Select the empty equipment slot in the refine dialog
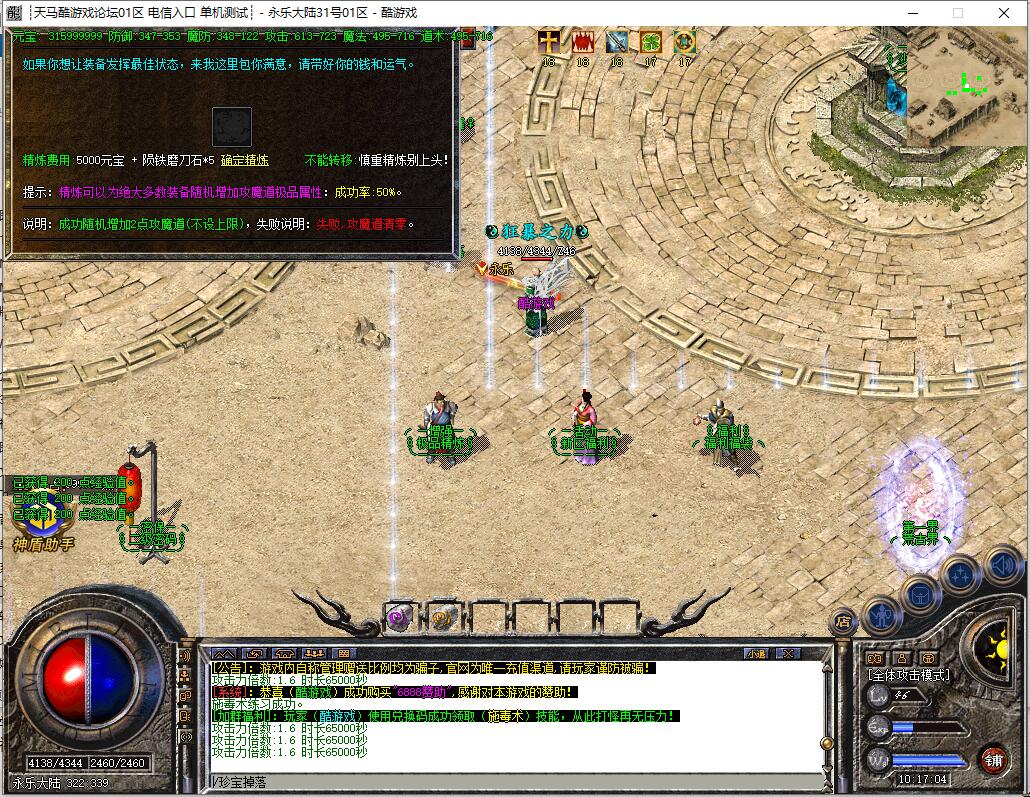The height and width of the screenshot is (797, 1030). pos(231,127)
